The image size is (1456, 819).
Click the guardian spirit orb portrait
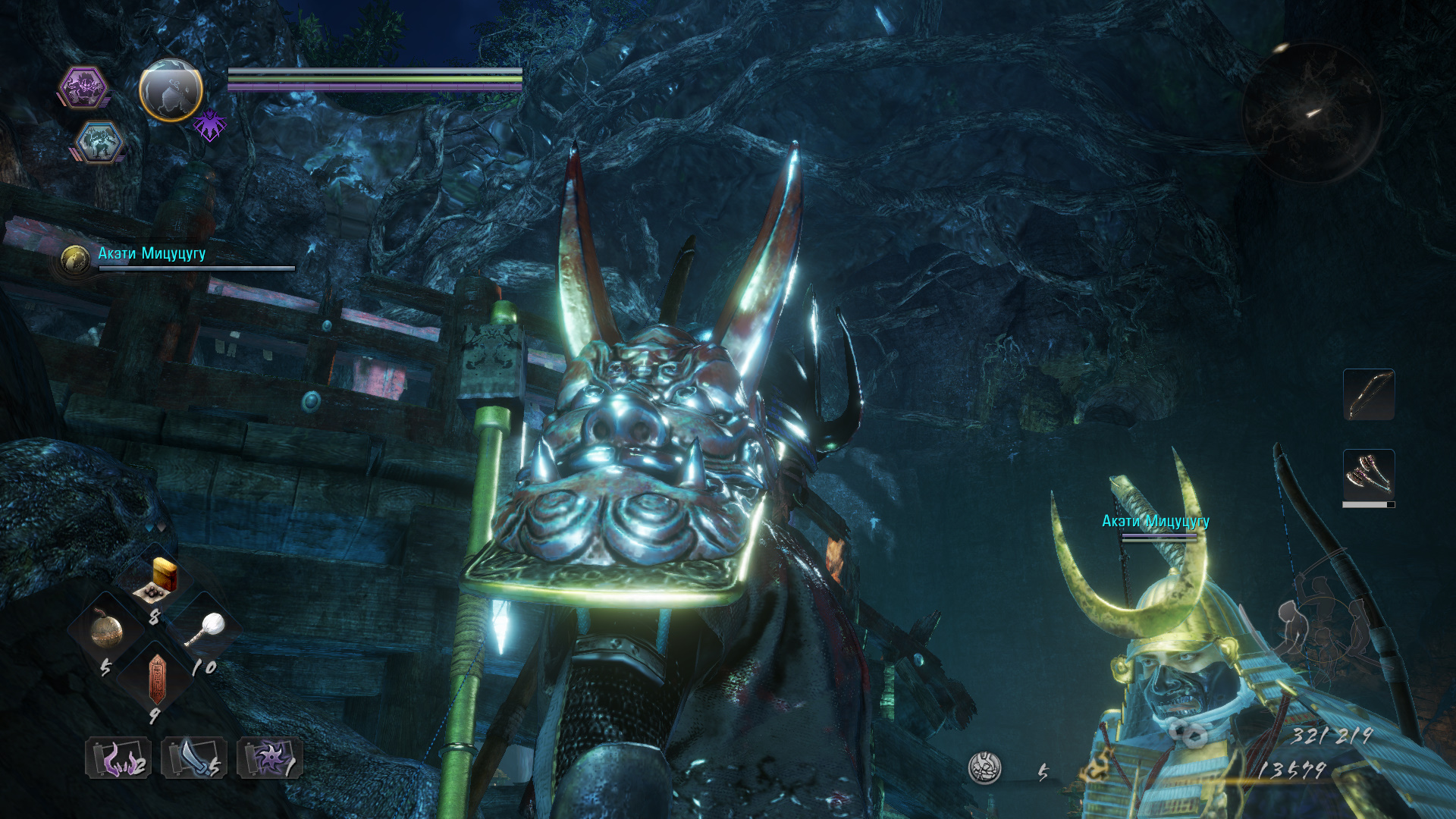[x=171, y=91]
